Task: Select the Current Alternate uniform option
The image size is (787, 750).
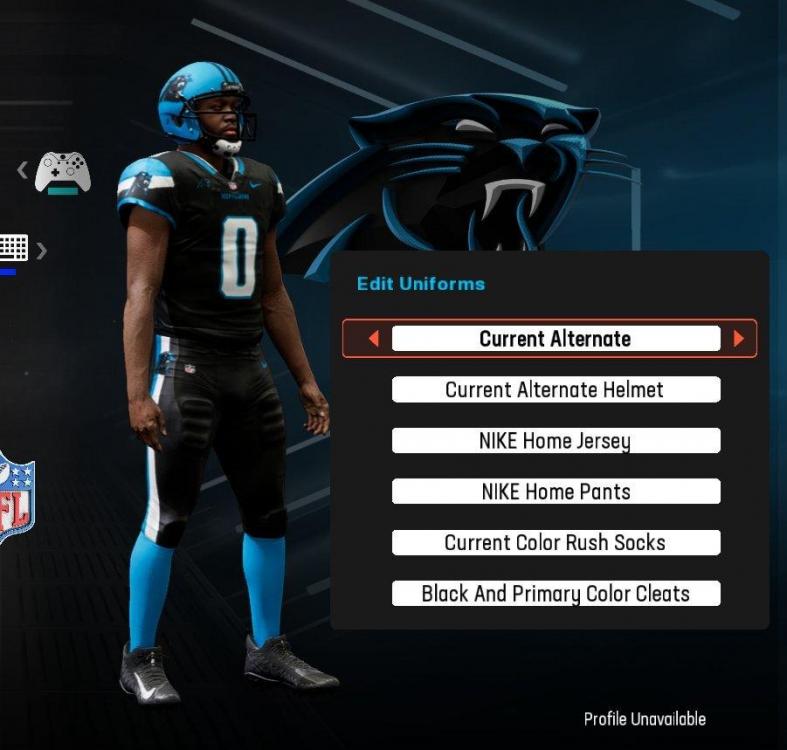Action: pyautogui.click(x=555, y=339)
